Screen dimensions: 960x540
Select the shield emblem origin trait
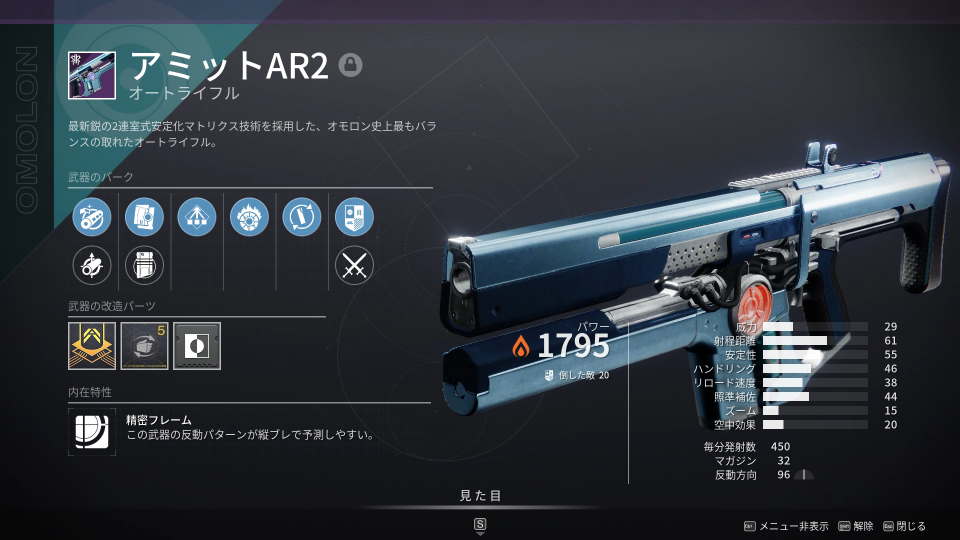click(x=354, y=216)
